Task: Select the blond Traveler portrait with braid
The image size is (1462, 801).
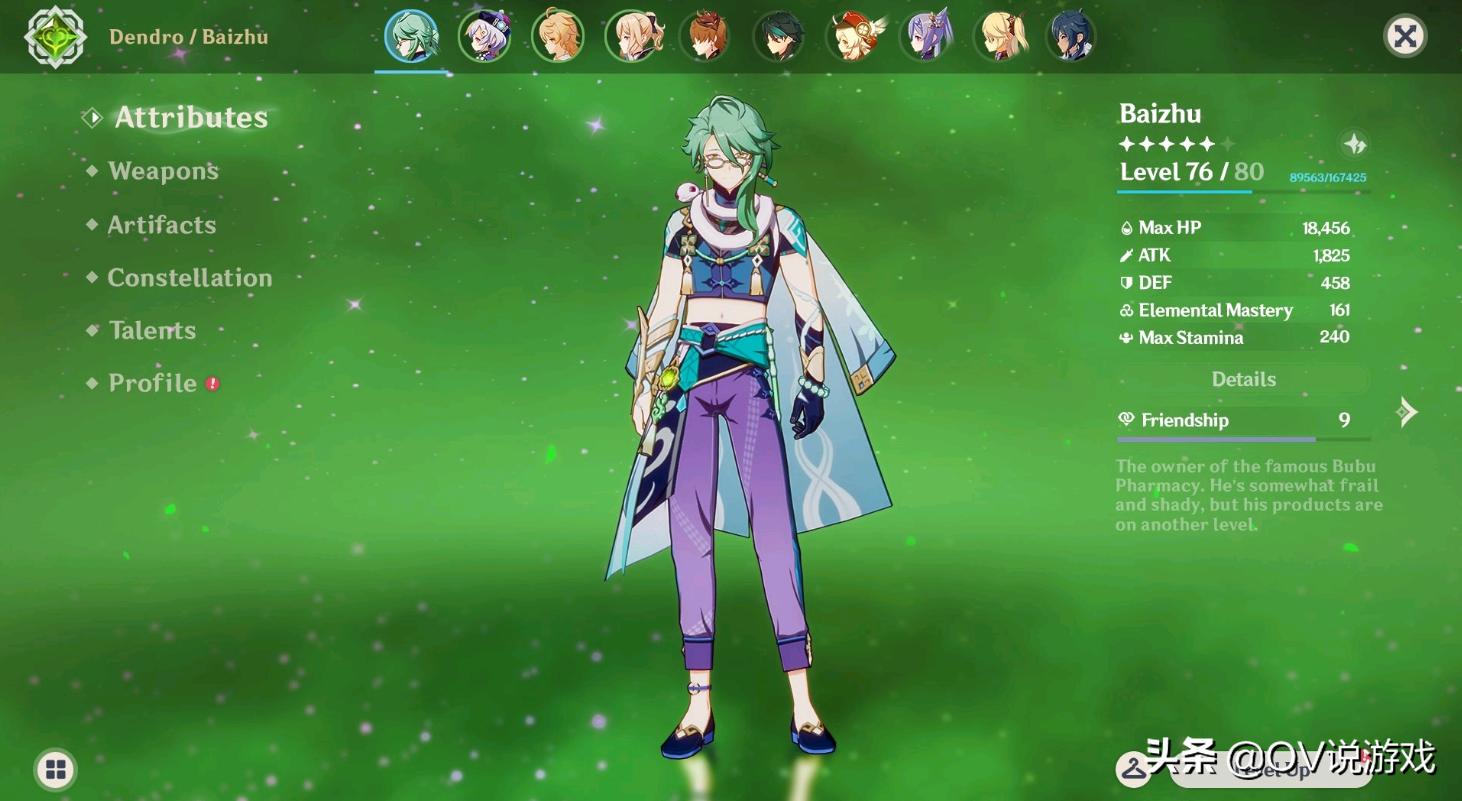Action: point(558,37)
